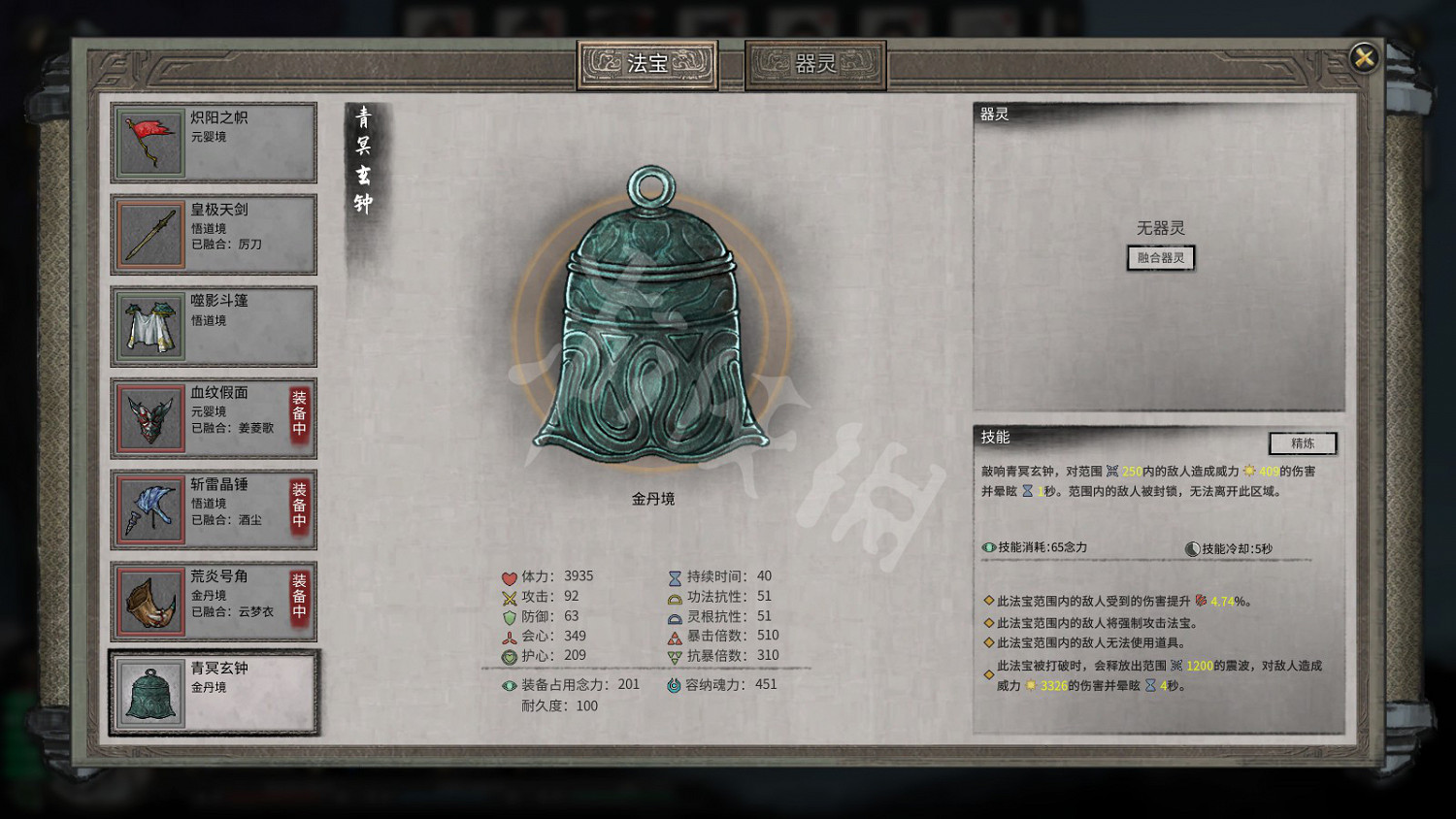Switch to the 法宝 tab
Screen dimensions: 1456x819
point(647,62)
